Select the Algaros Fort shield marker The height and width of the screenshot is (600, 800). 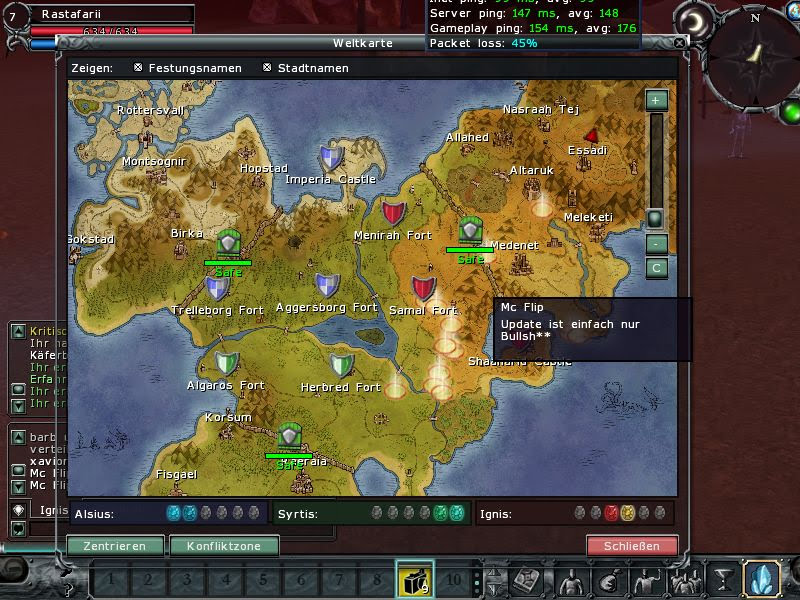[227, 364]
